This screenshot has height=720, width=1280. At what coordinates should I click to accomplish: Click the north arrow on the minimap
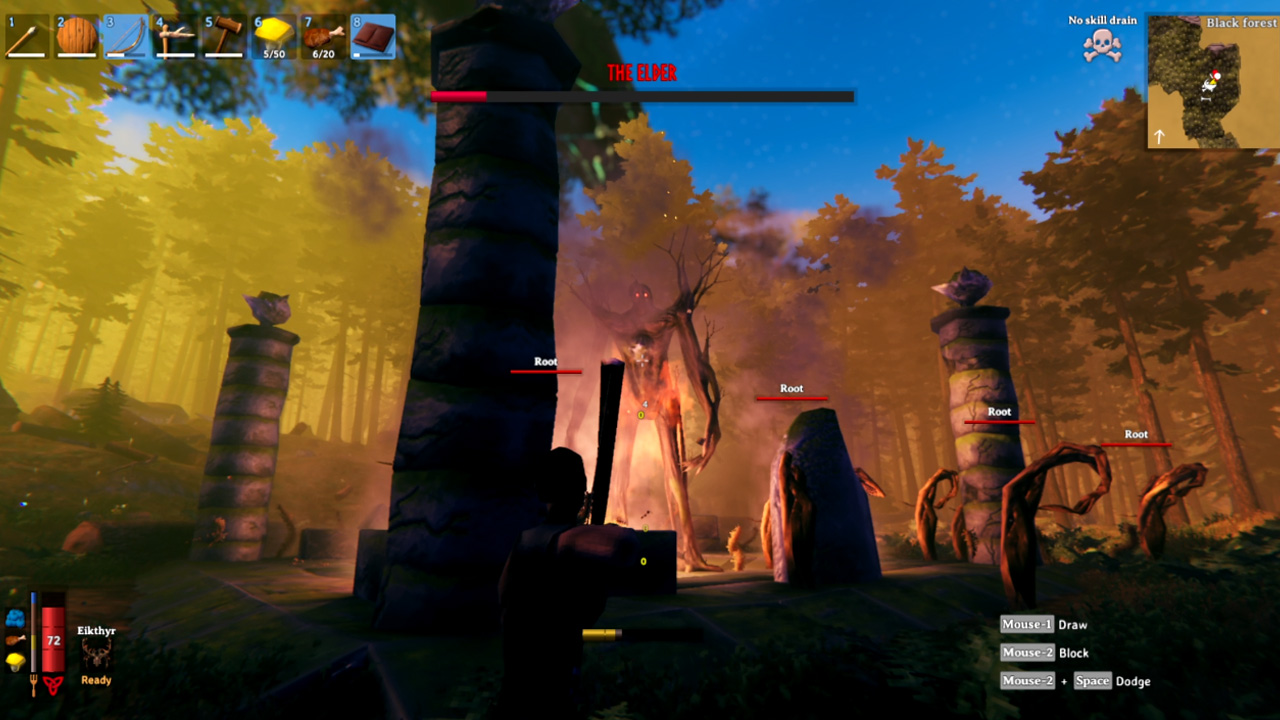1159,135
